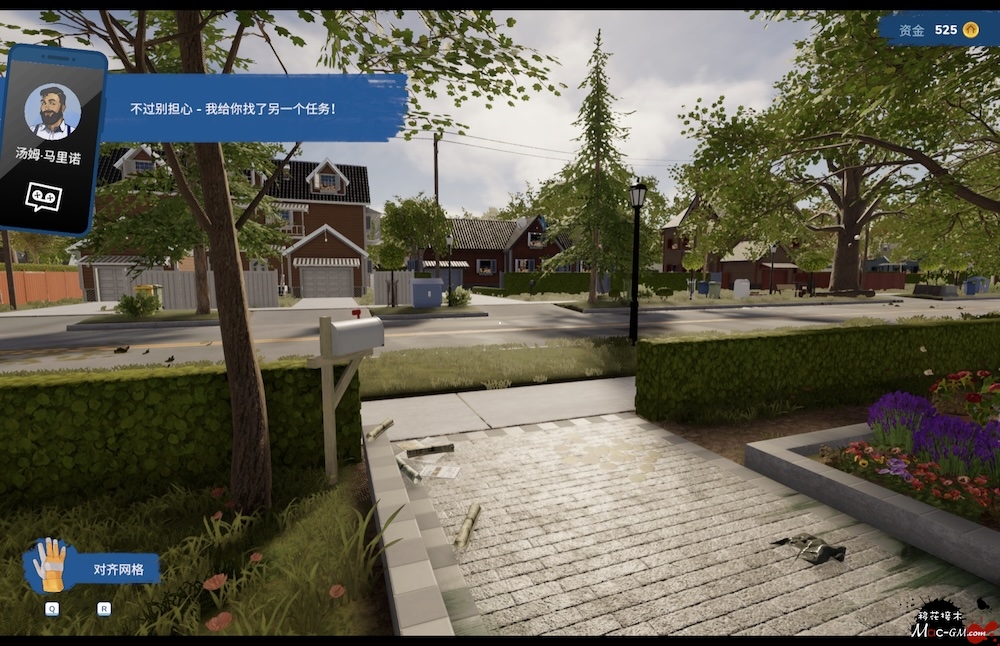
Task: Click Tom Marino's portrait on the phone
Action: pyautogui.click(x=52, y=112)
